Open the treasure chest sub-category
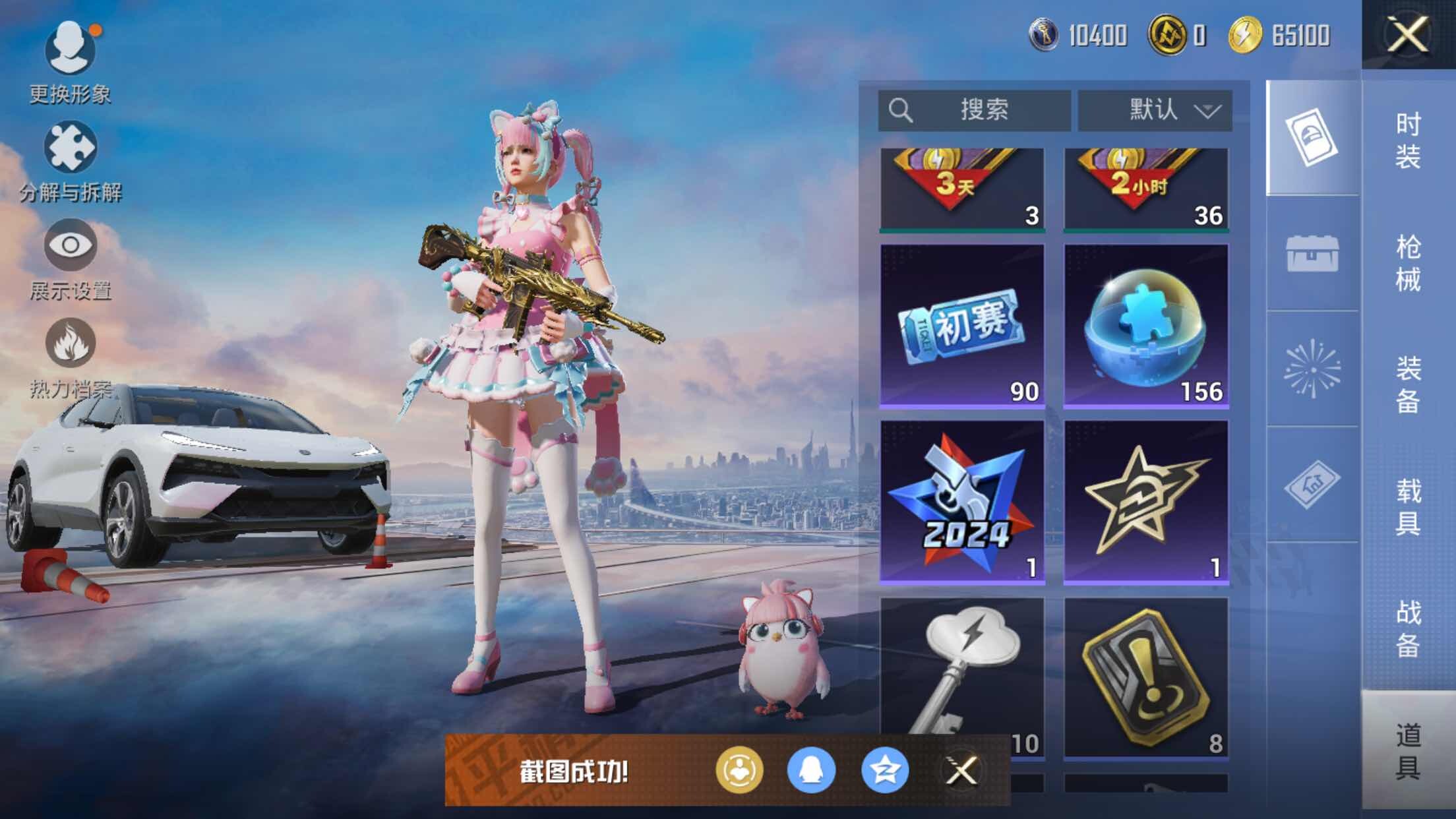 click(1312, 254)
